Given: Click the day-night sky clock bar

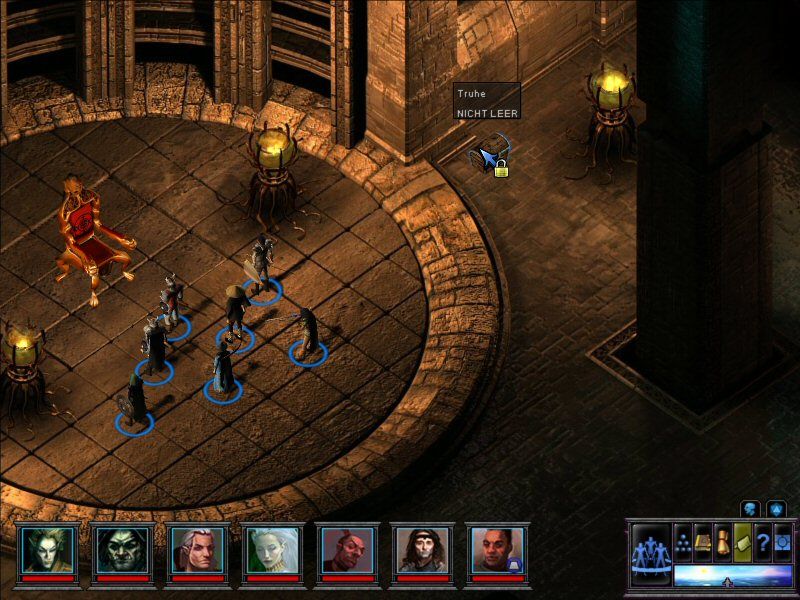Looking at the screenshot, I should [x=731, y=575].
